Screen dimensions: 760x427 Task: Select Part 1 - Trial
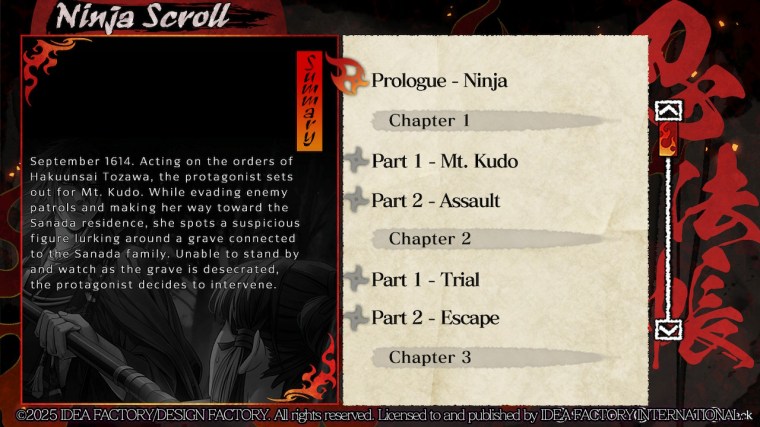[425, 280]
